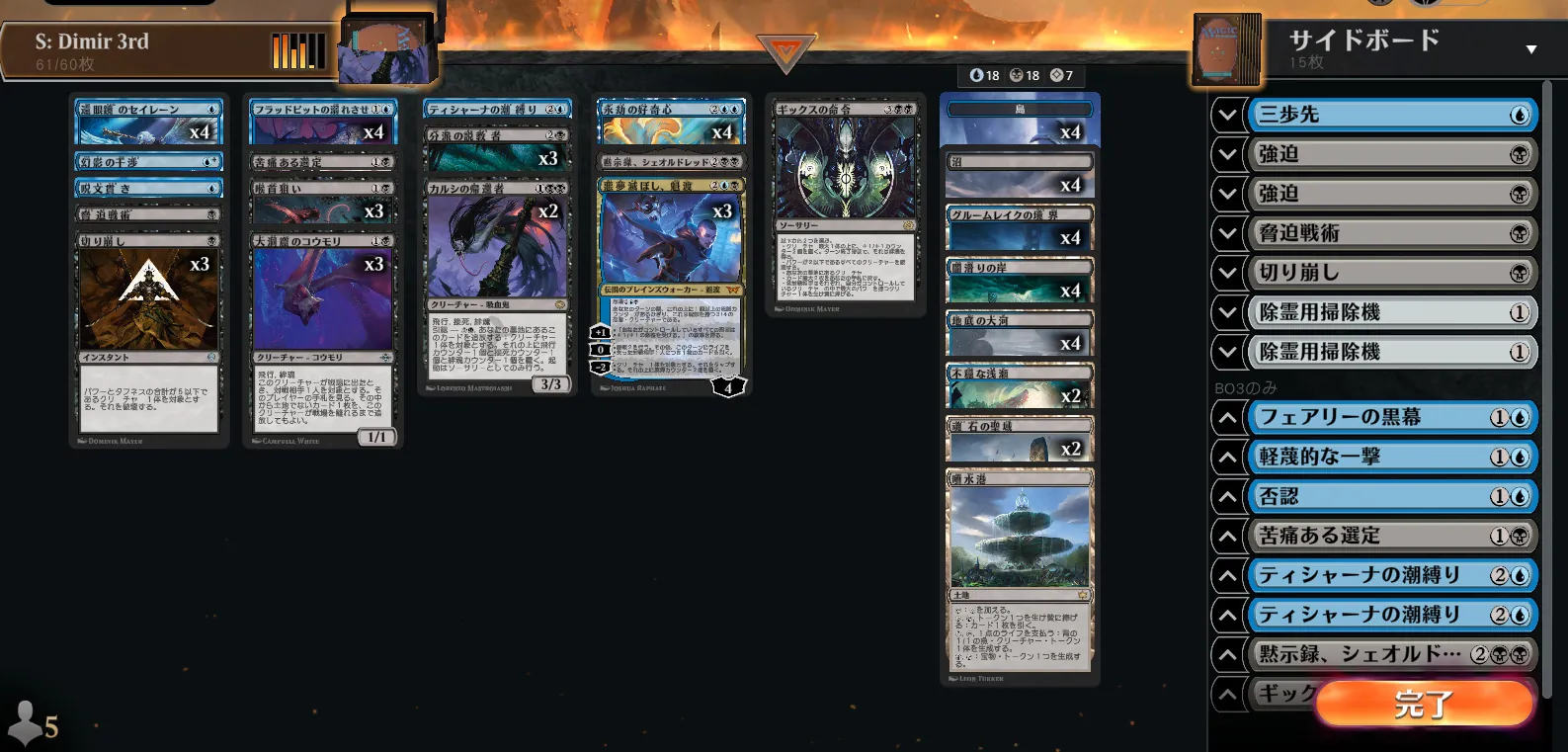The height and width of the screenshot is (752, 1568).
Task: Select the planeswalker card with loyalty 4
Action: click(671, 287)
